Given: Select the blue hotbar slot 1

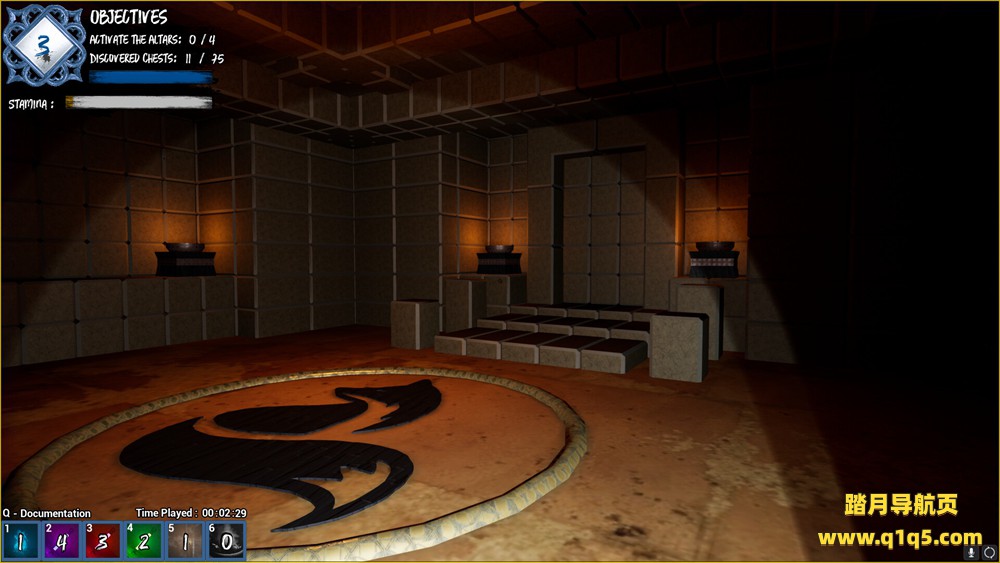Looking at the screenshot, I should (x=21, y=541).
